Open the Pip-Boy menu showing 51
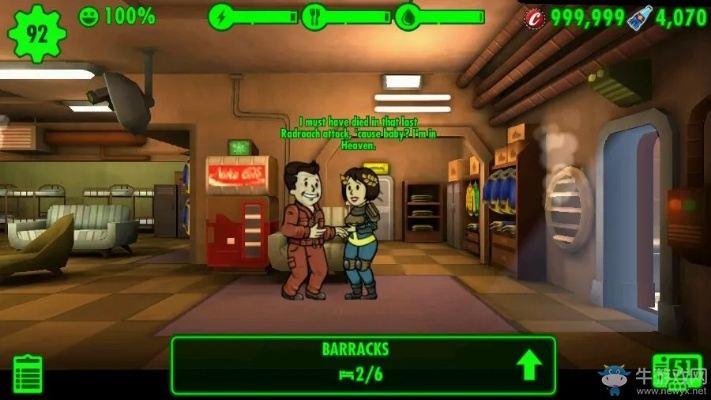711x400 pixels. point(676,371)
